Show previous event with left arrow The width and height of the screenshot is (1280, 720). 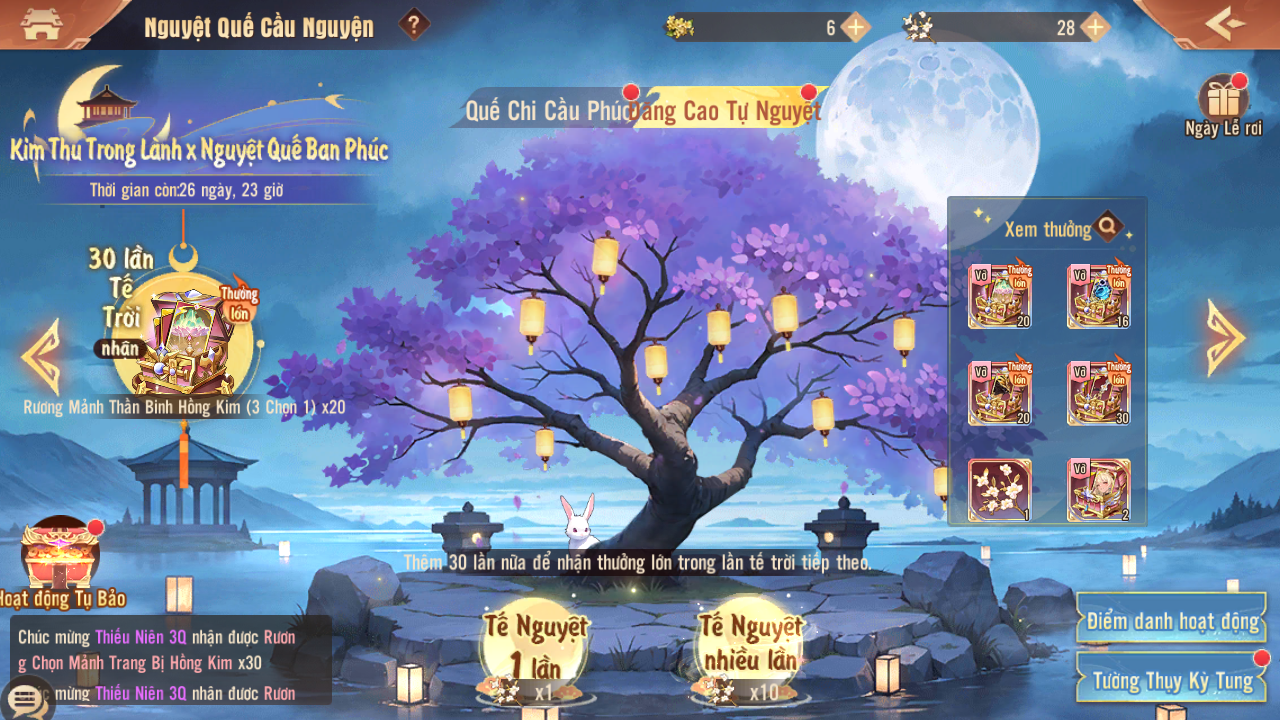tap(41, 355)
